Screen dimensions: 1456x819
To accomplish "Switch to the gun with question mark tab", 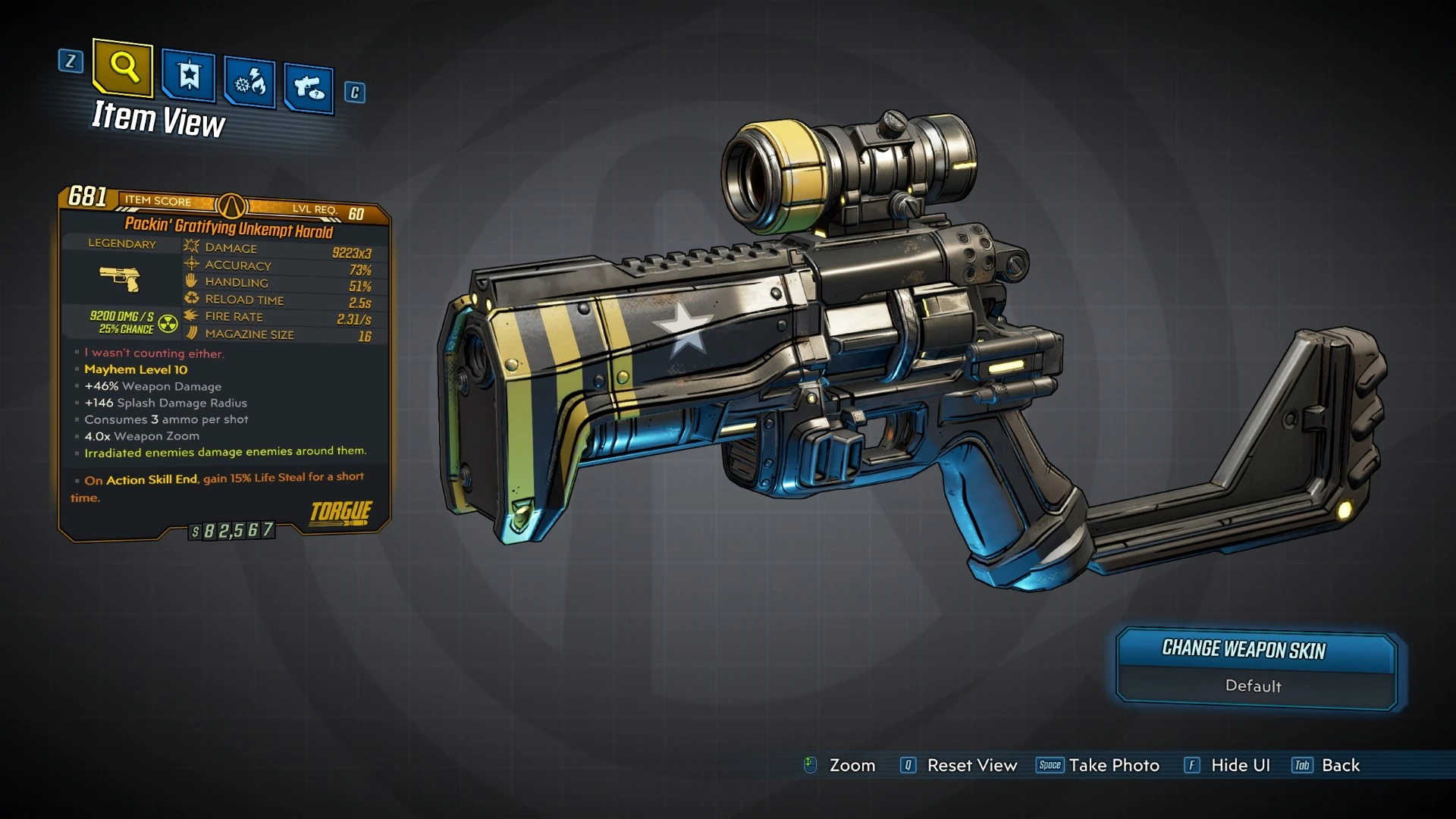I will point(309,88).
